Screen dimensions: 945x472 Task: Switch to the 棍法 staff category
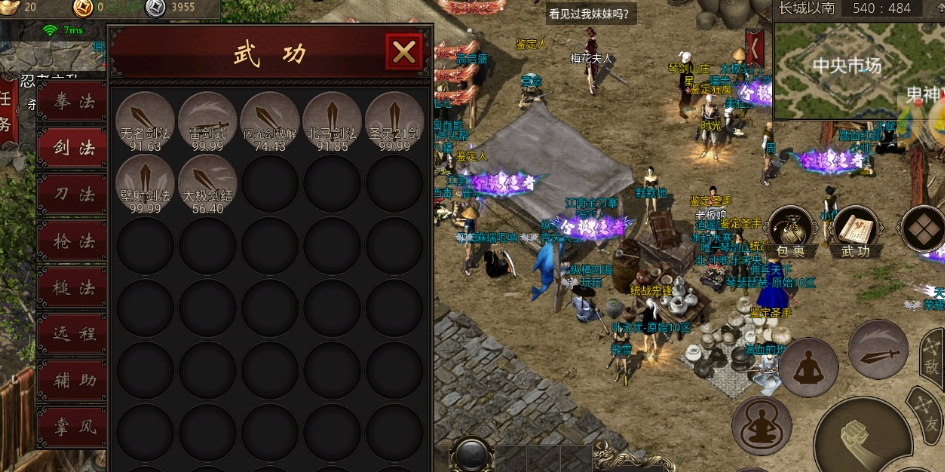click(x=73, y=288)
